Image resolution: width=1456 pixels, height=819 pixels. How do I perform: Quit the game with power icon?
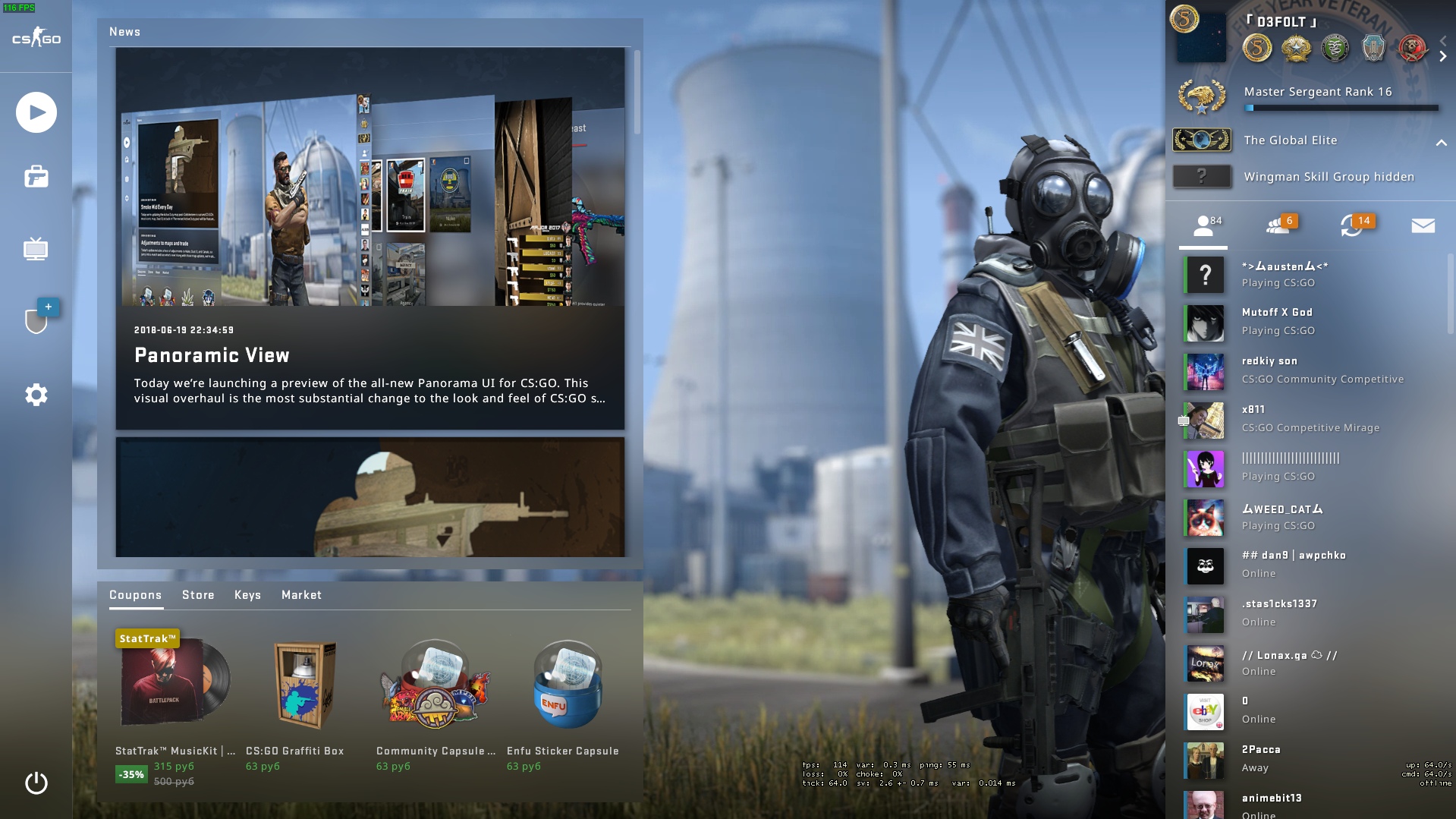tap(36, 783)
